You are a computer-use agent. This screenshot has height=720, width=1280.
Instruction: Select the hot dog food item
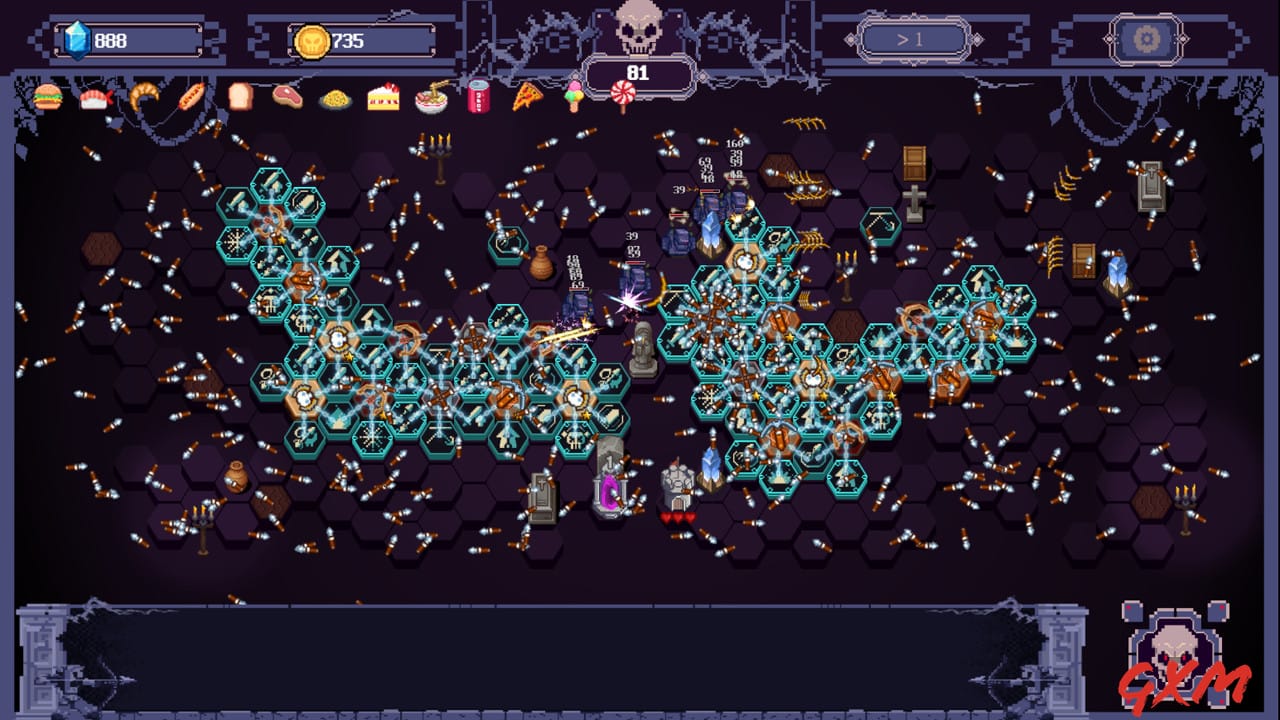[194, 97]
